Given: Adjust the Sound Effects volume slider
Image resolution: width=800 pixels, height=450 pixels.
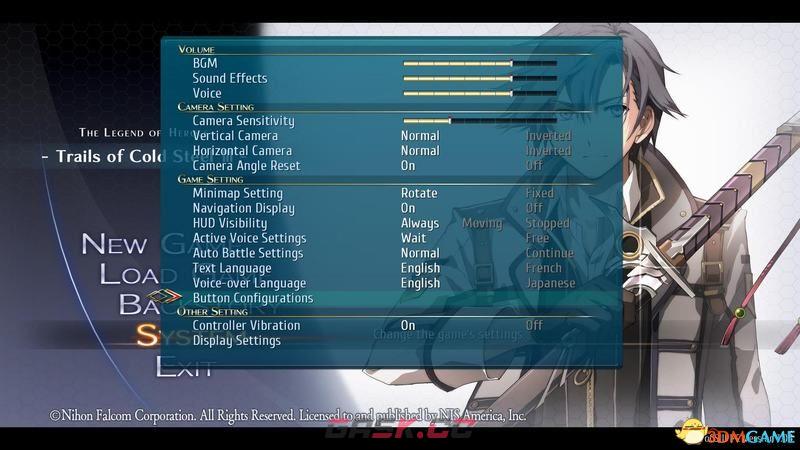Looking at the screenshot, I should [480, 78].
